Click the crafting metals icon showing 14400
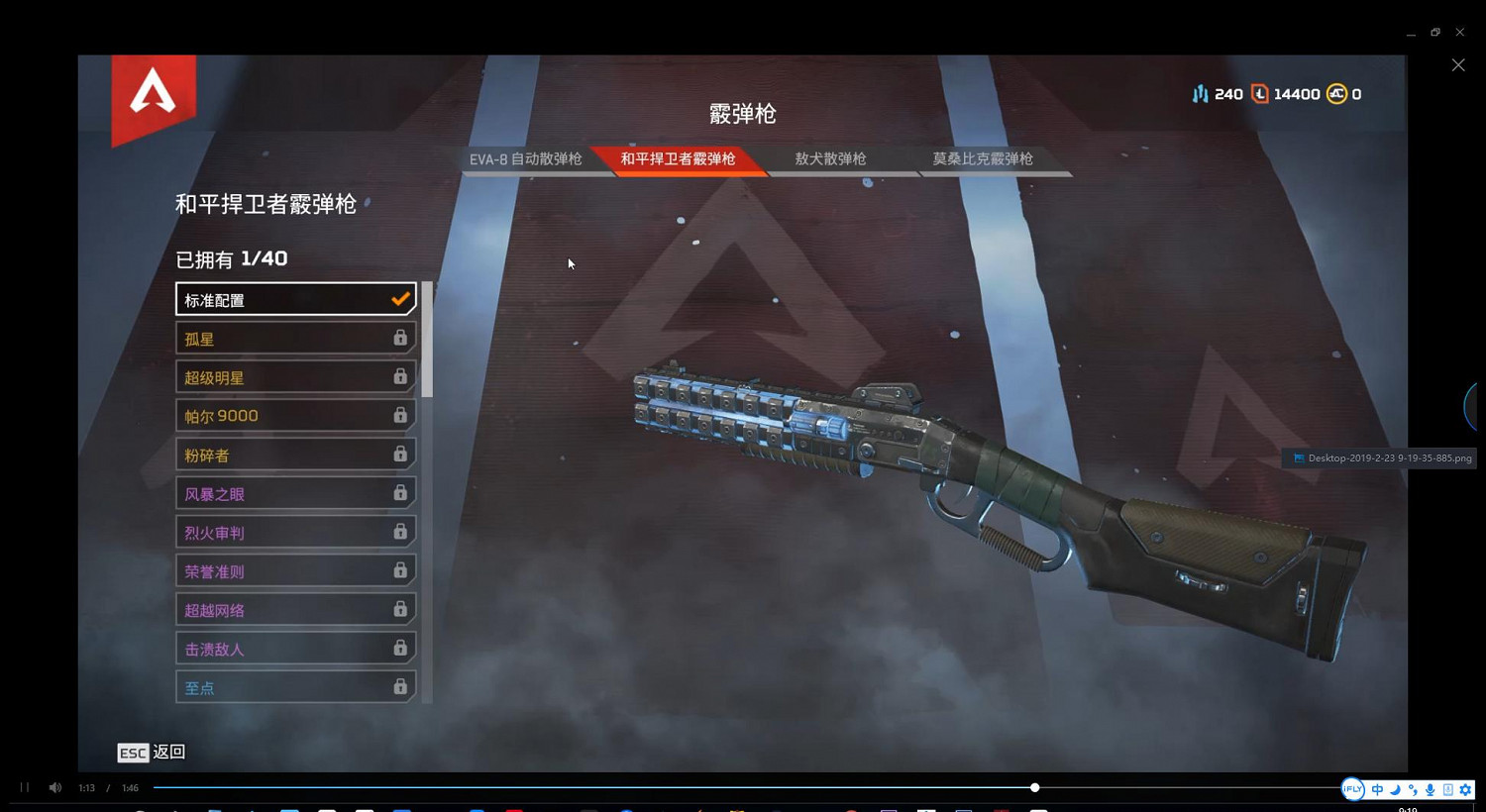 point(1260,93)
